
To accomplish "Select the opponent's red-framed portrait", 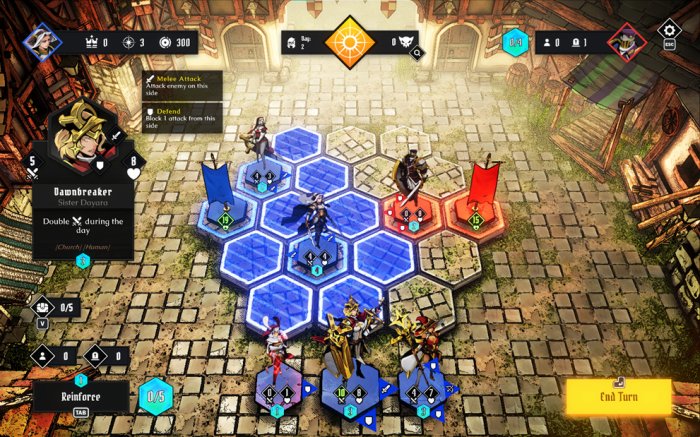I will point(626,42).
